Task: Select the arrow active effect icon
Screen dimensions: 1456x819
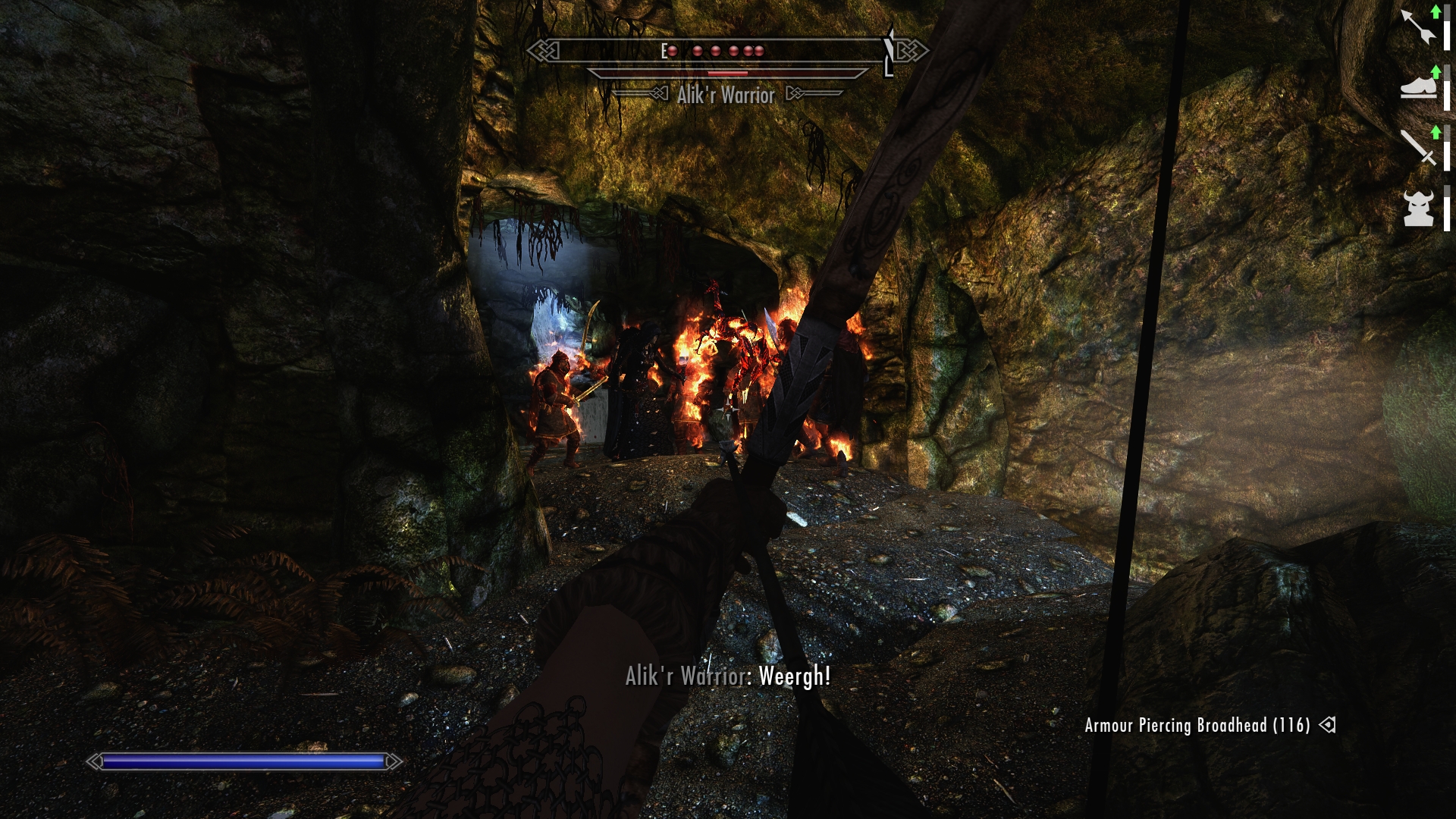Action: pos(1418,27)
